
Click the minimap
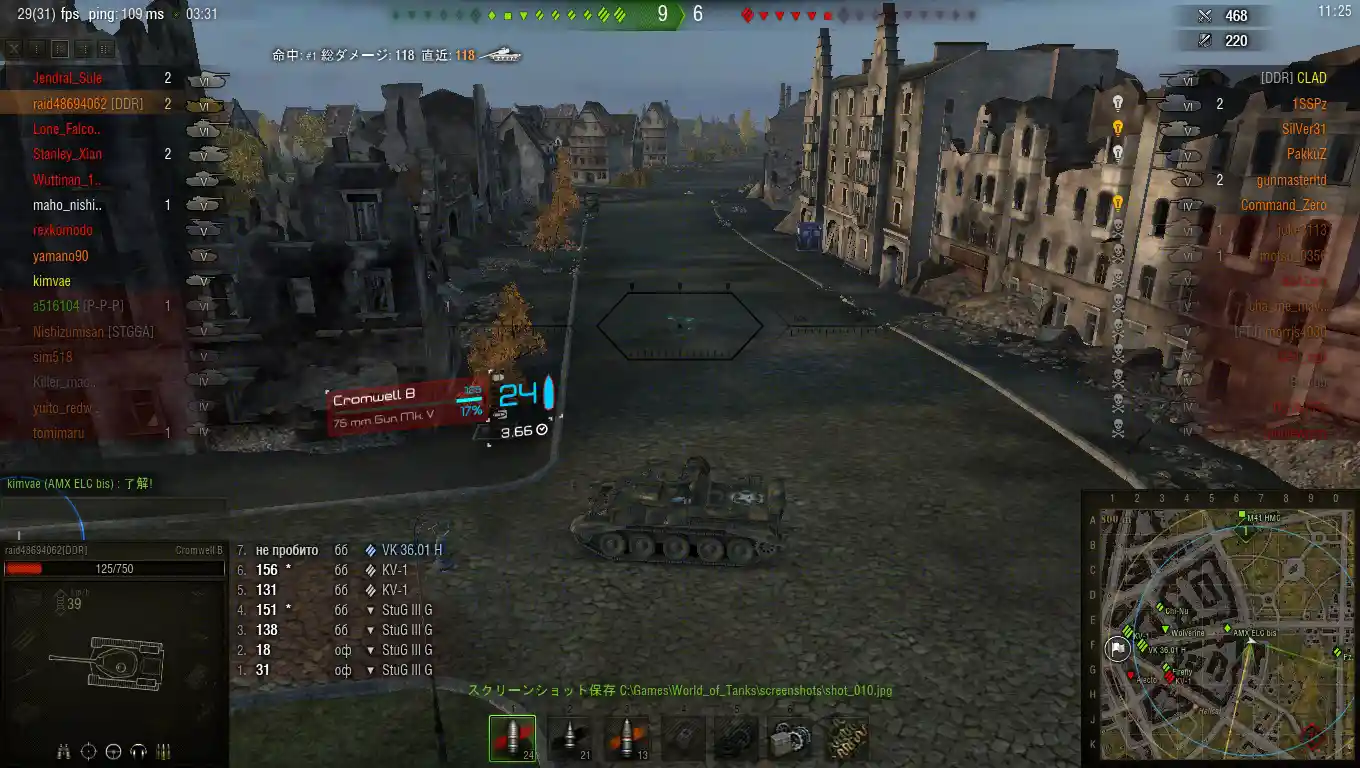[1218, 628]
